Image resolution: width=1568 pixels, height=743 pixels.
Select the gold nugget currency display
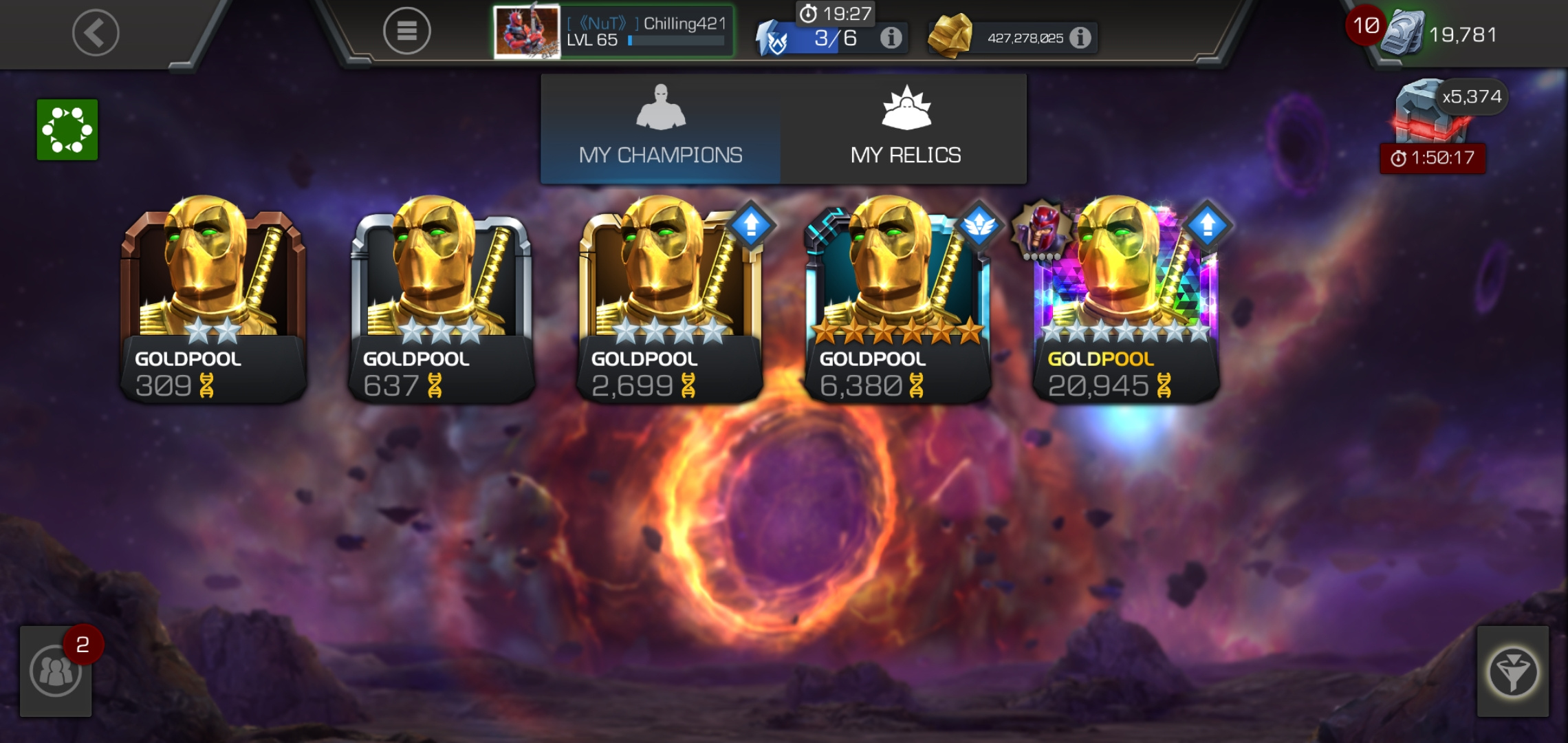[x=949, y=38]
